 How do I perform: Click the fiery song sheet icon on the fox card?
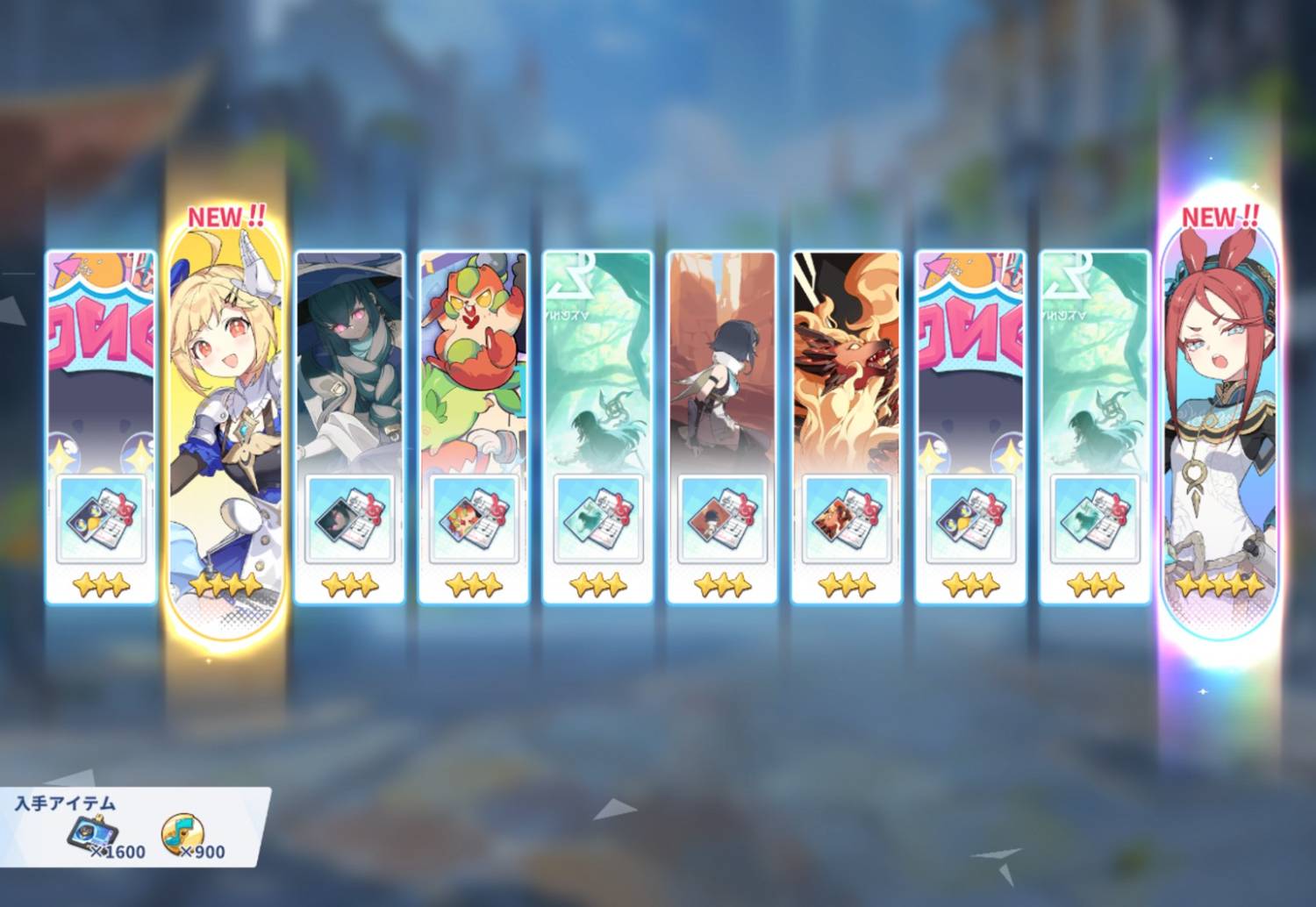pos(847,518)
